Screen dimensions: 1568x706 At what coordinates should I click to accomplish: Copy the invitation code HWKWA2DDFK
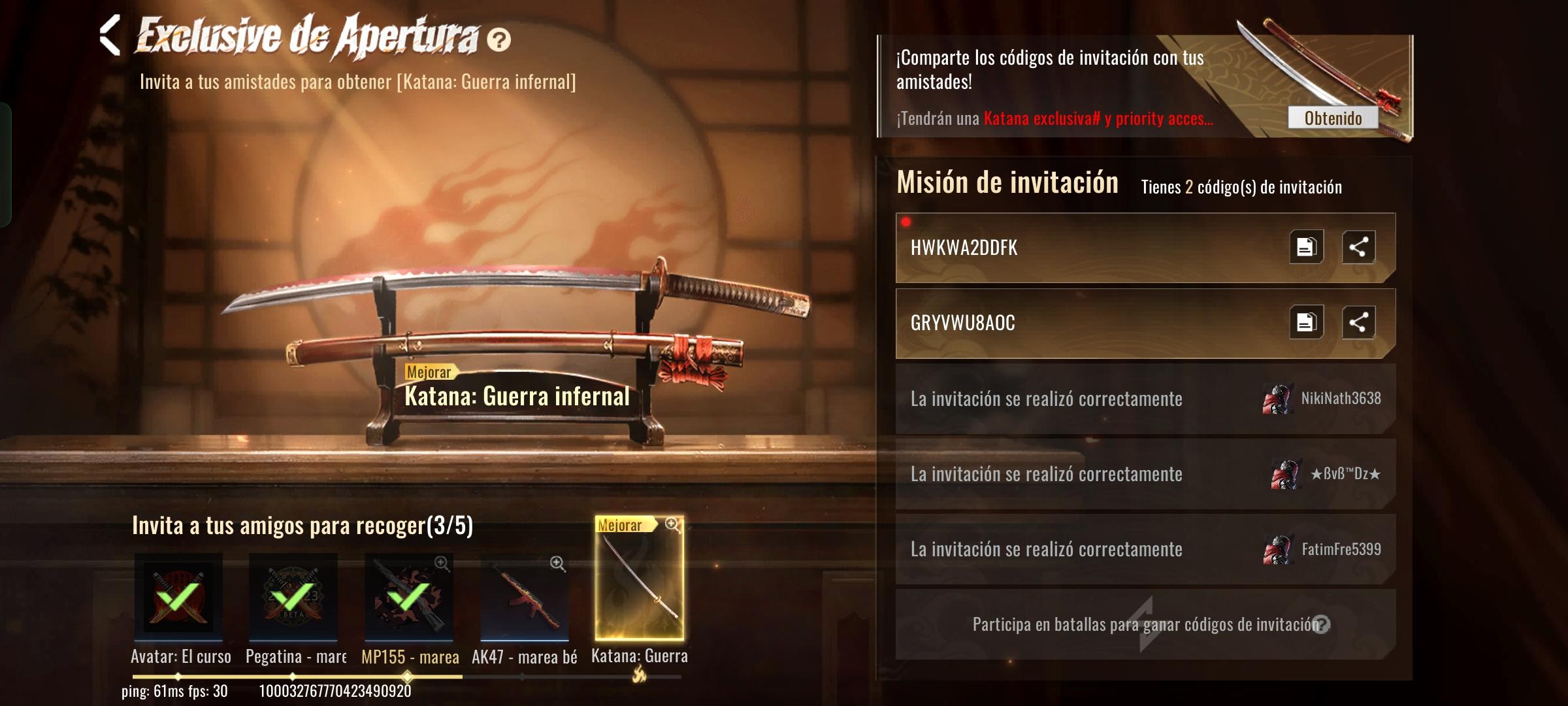click(x=1305, y=248)
